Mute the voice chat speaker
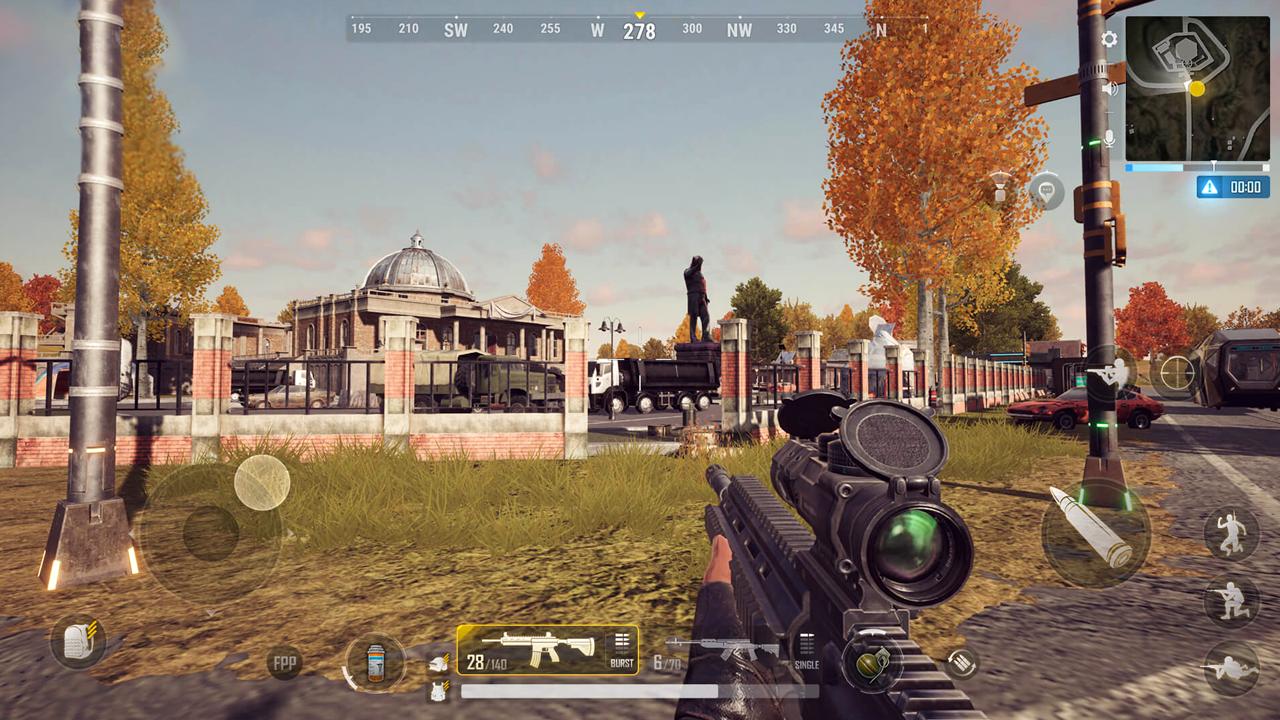This screenshot has width=1280, height=720. pyautogui.click(x=1110, y=90)
